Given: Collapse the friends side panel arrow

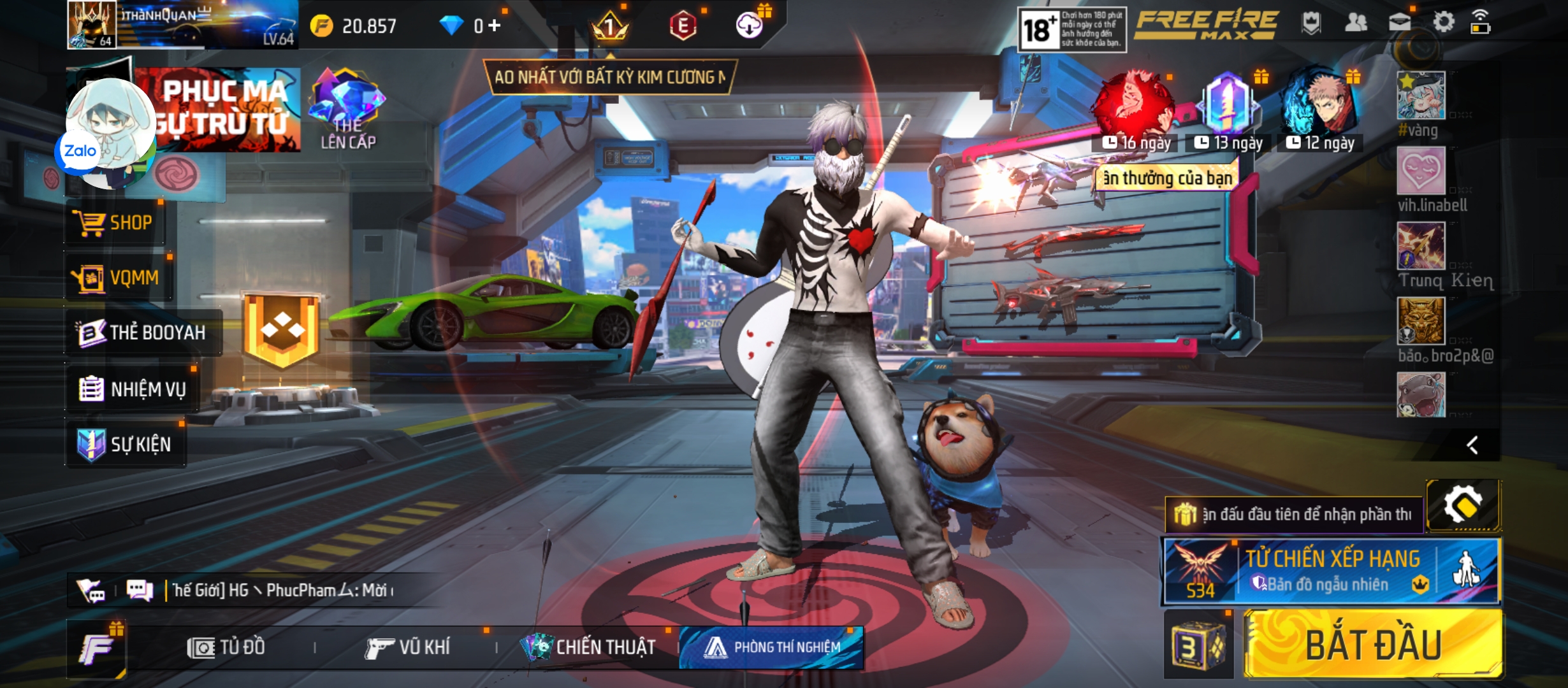Looking at the screenshot, I should point(1472,445).
